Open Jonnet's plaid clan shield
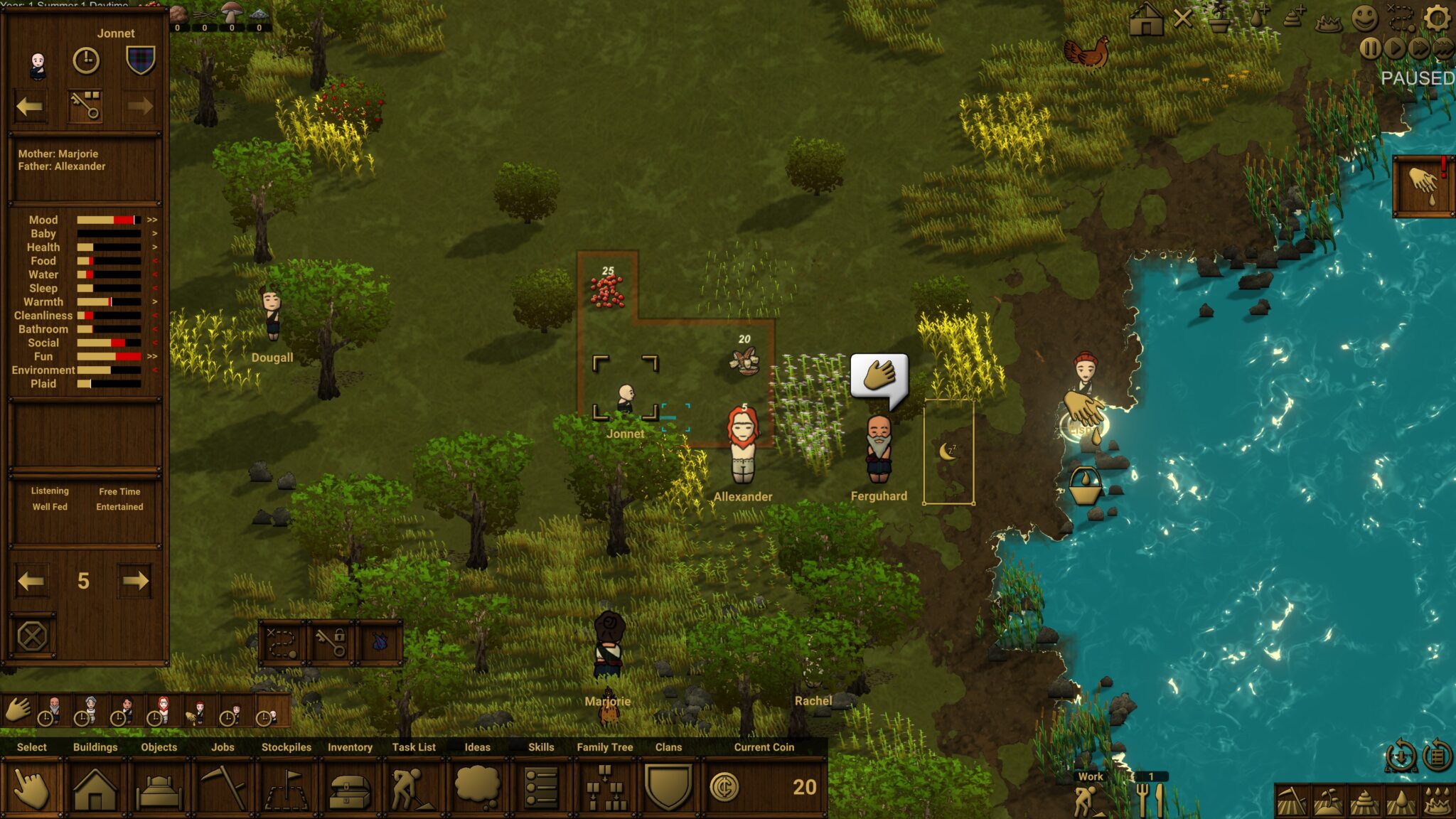Screen dimensions: 1456x819 (x=140, y=61)
